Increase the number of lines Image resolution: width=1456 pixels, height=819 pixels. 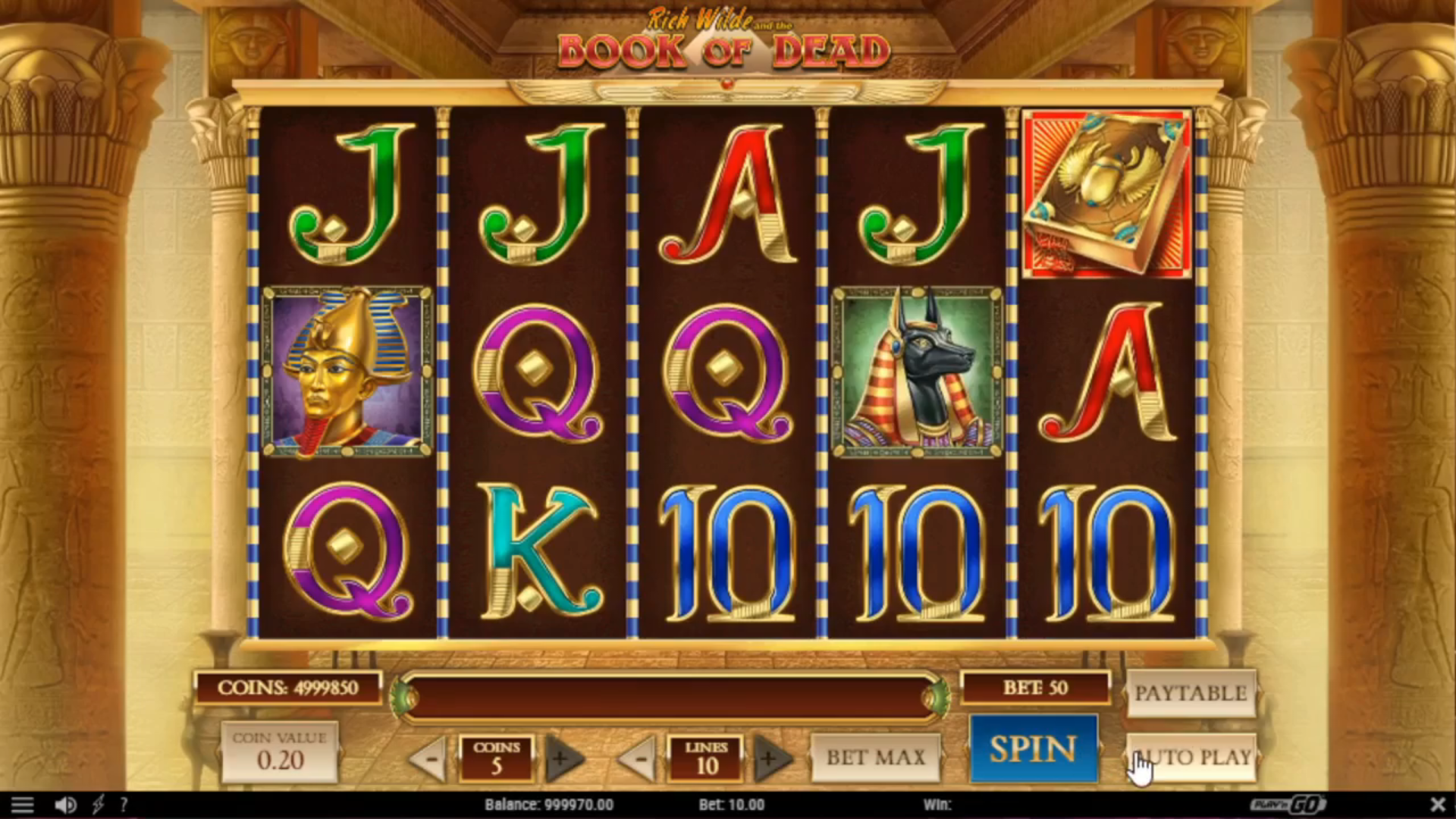pyautogui.click(x=770, y=758)
